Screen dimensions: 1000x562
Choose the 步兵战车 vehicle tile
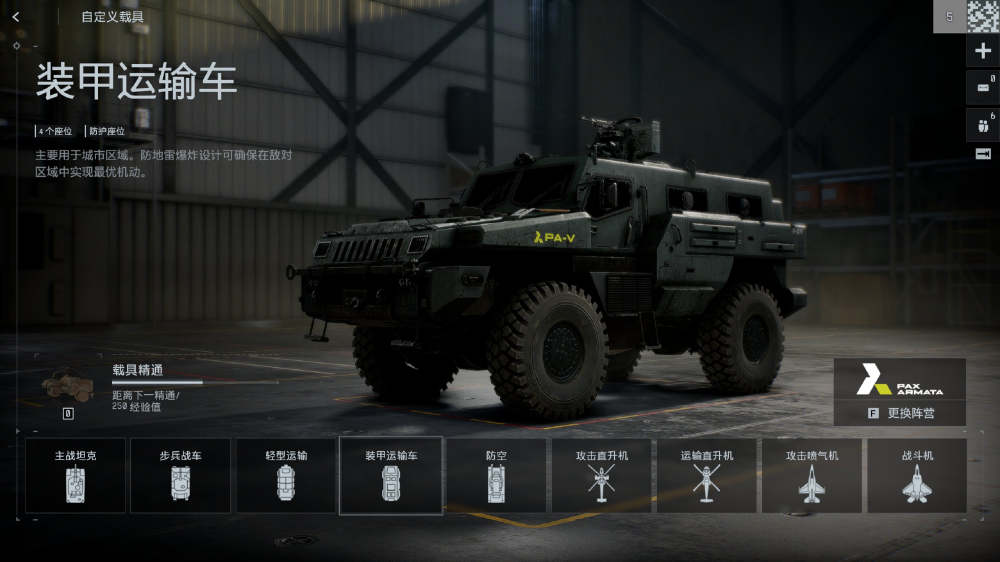point(181,475)
